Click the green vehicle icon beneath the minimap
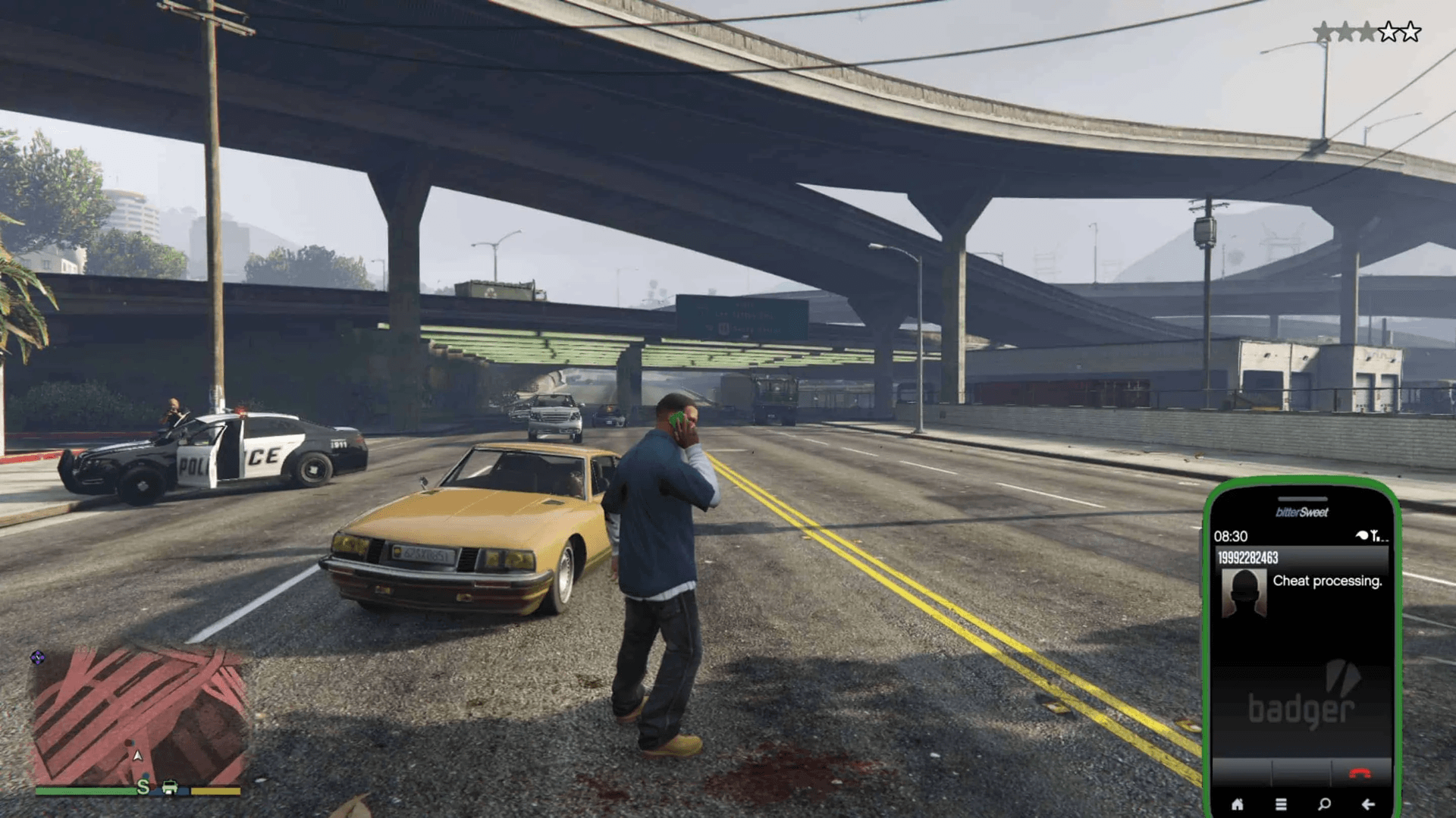The height and width of the screenshot is (818, 1456). (170, 788)
